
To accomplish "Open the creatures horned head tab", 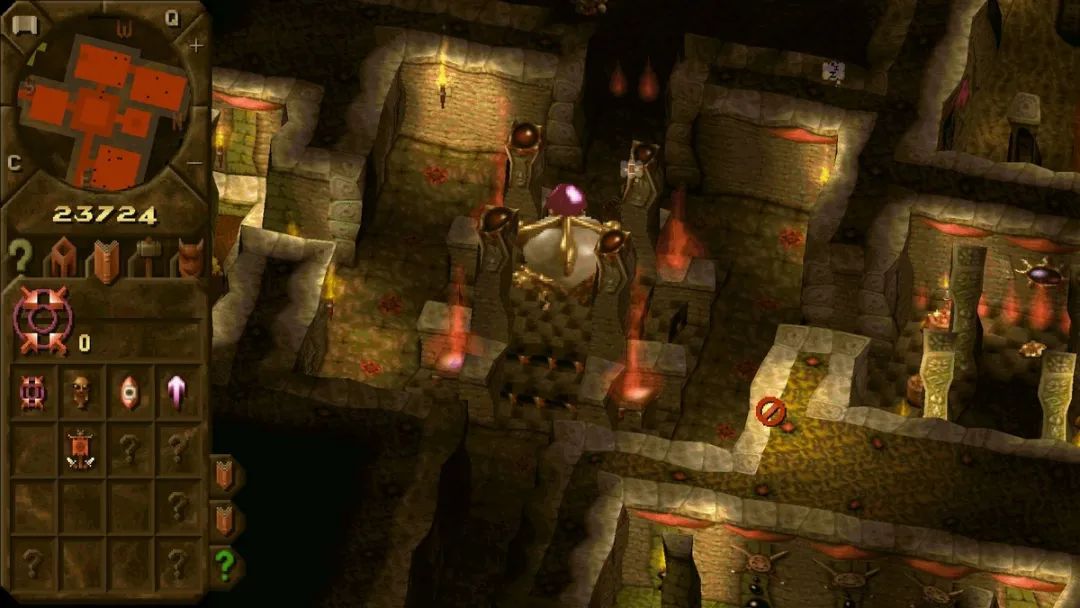I will [188, 259].
